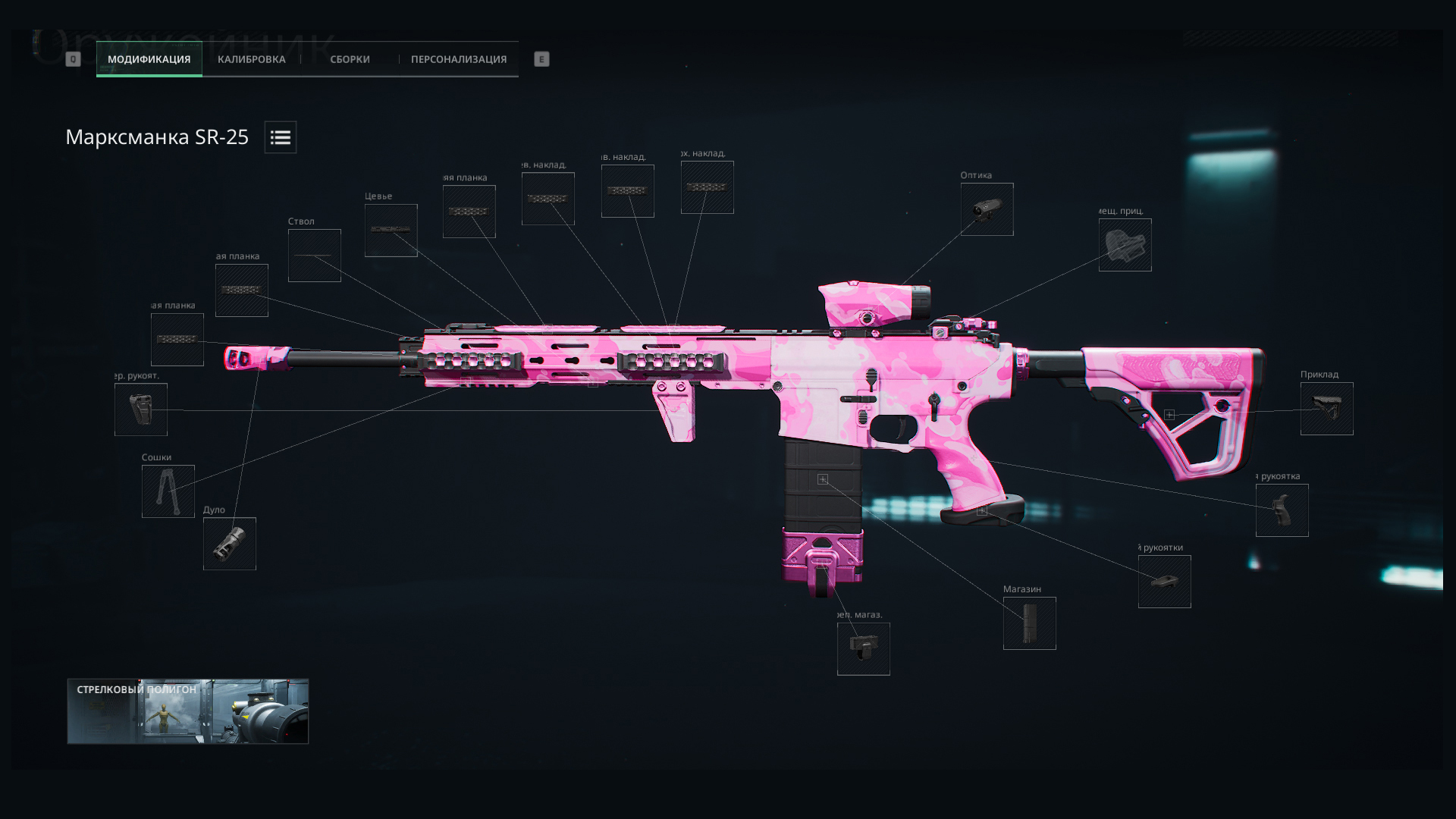Select the foregrip attachment slot

140,409
